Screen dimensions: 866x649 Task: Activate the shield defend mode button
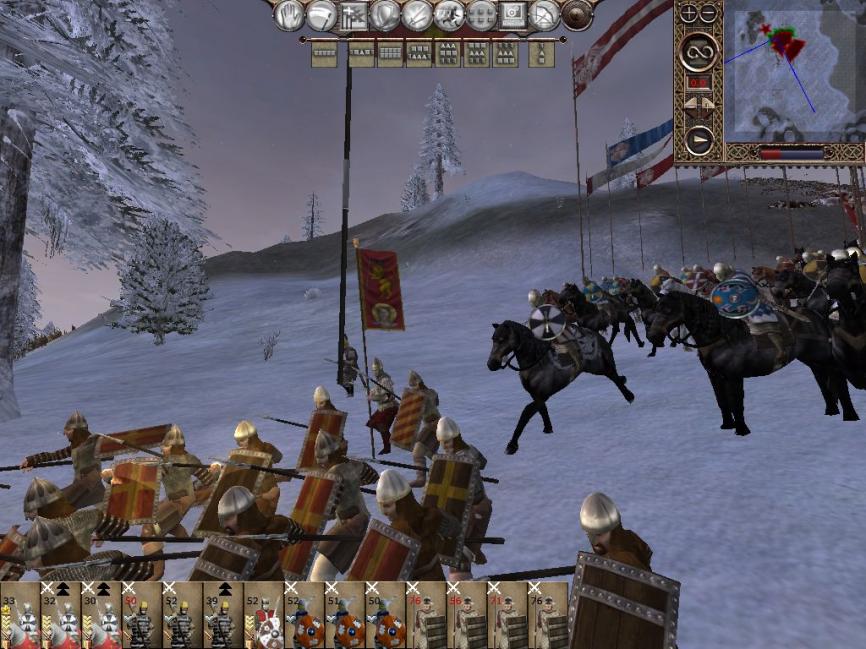pos(385,15)
